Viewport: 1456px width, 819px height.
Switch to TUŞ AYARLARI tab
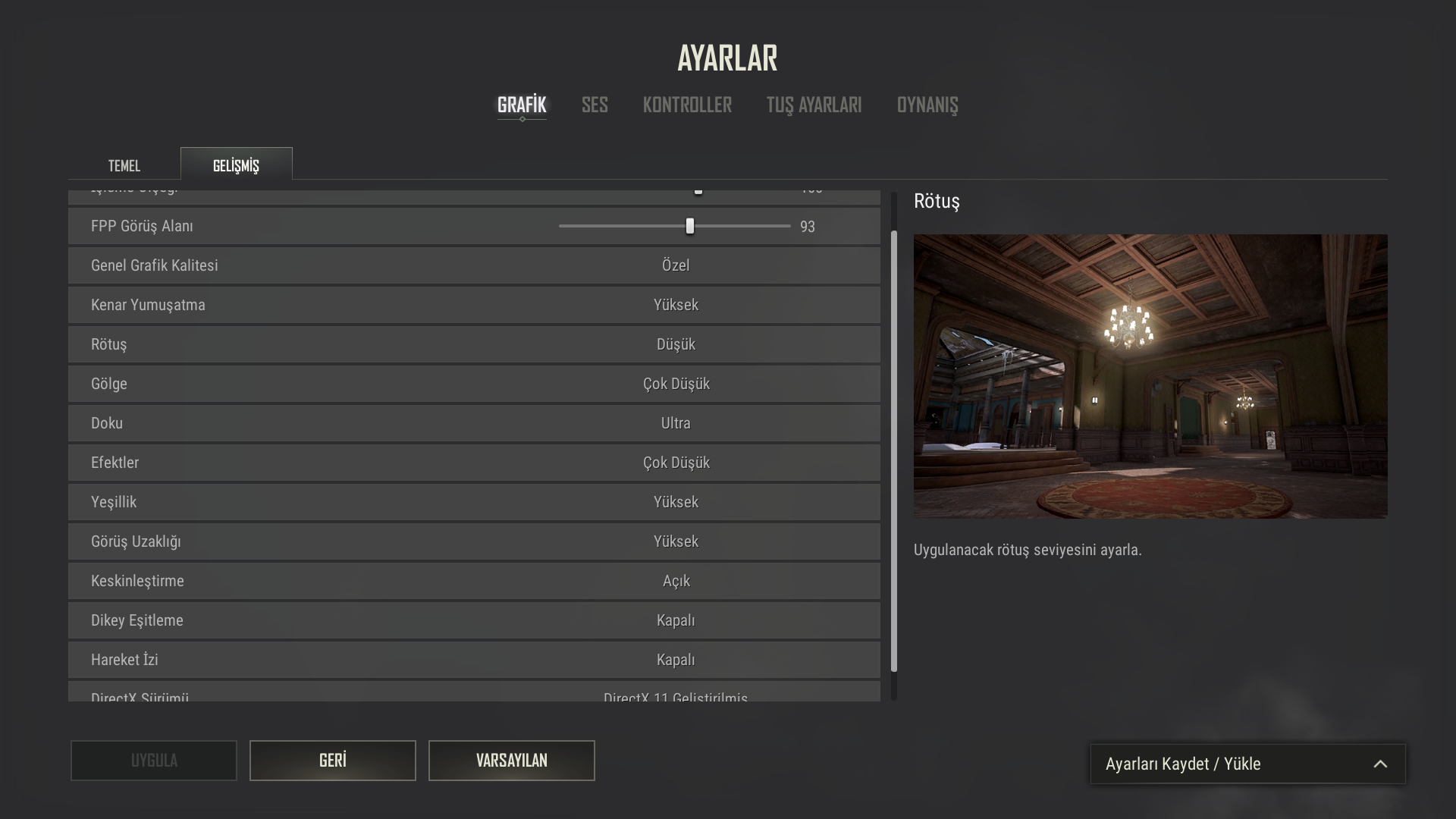pos(813,105)
